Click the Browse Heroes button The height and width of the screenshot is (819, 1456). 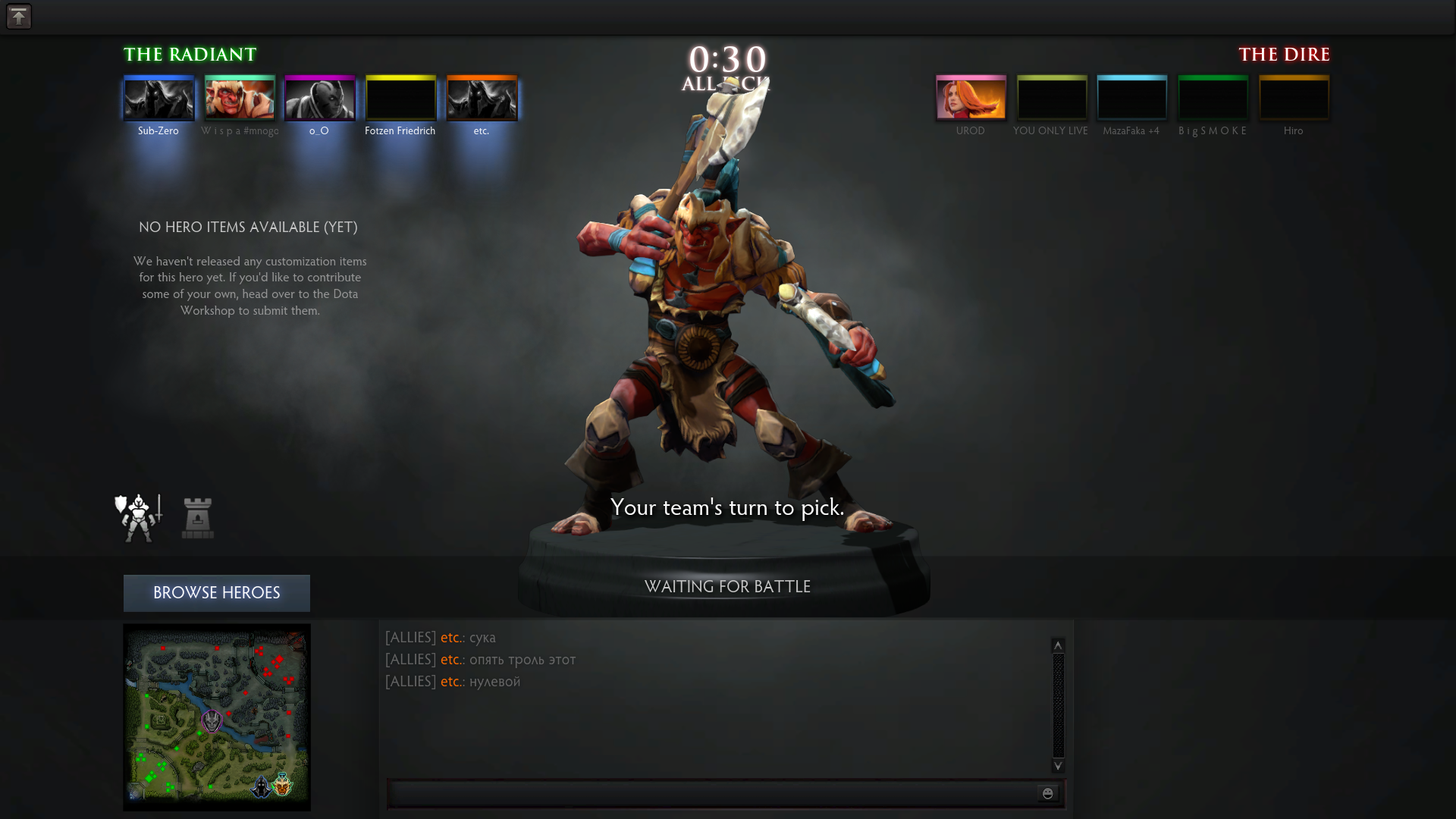click(217, 593)
